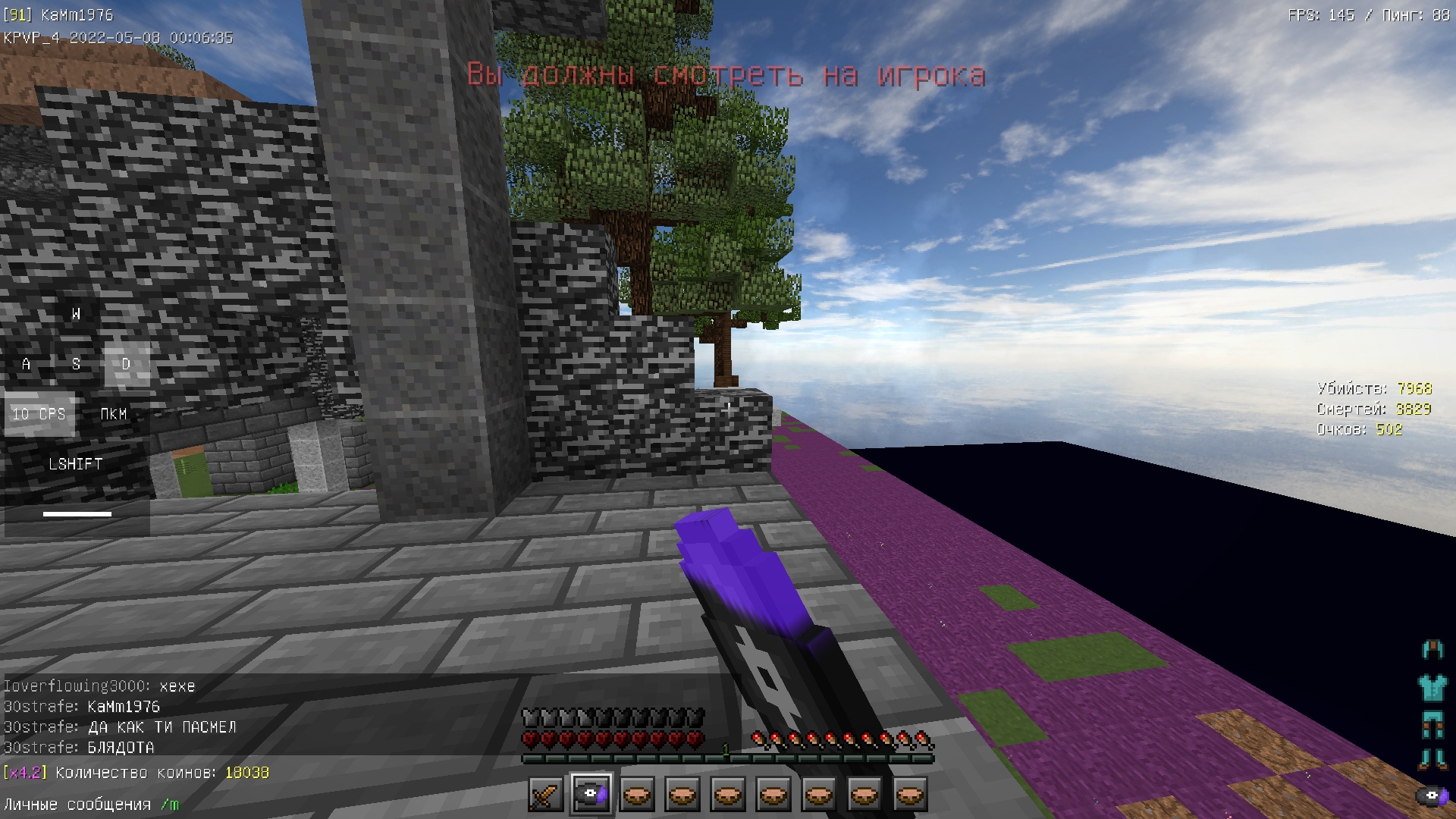Click the last mushroom stew bowl in the hotbar
1456x819 pixels.
tap(909, 793)
